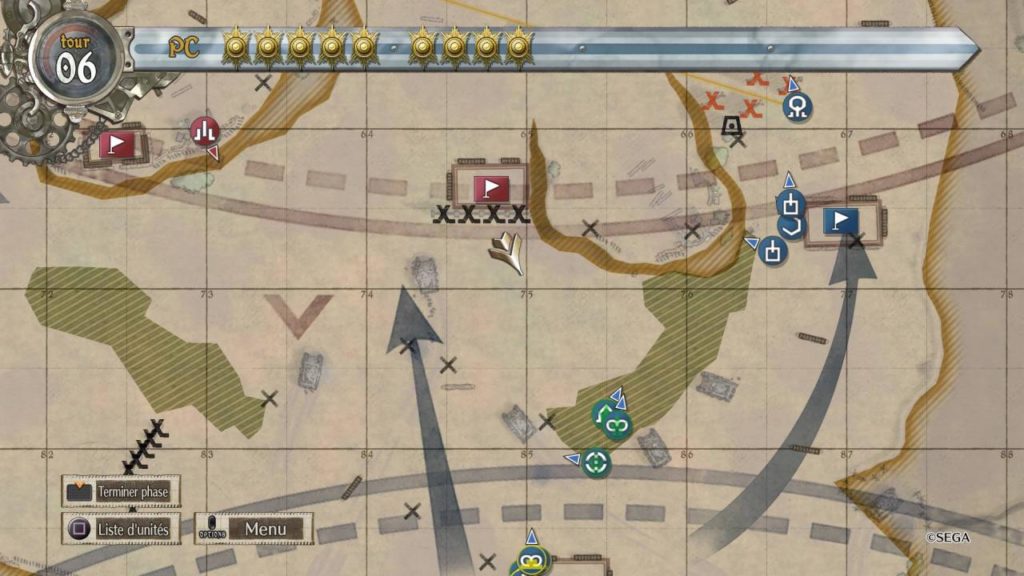Select the blue scout unit at the top
Image resolution: width=1024 pixels, height=576 pixels.
(797, 105)
